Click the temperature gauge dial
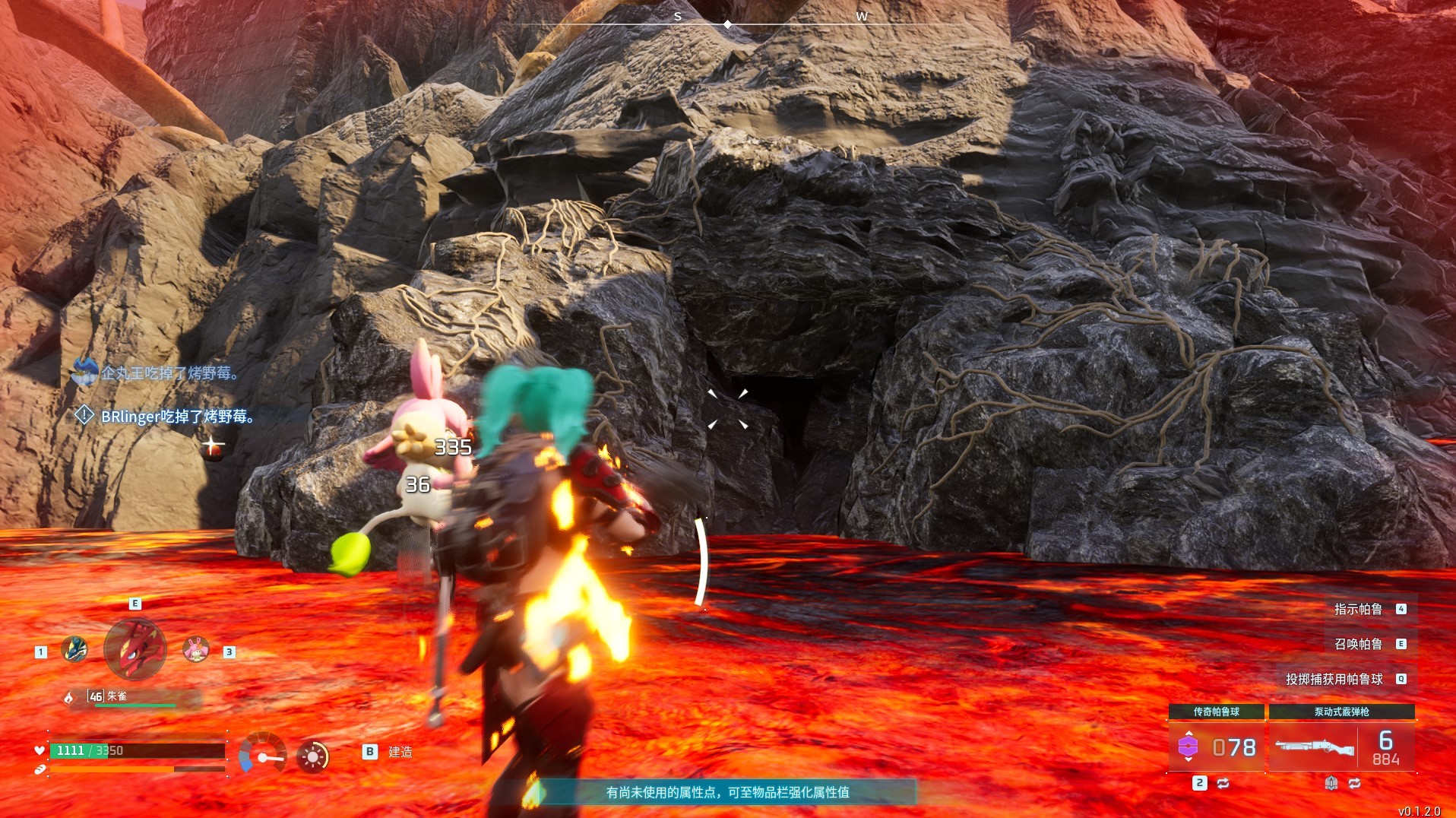This screenshot has width=1456, height=818. click(x=261, y=754)
